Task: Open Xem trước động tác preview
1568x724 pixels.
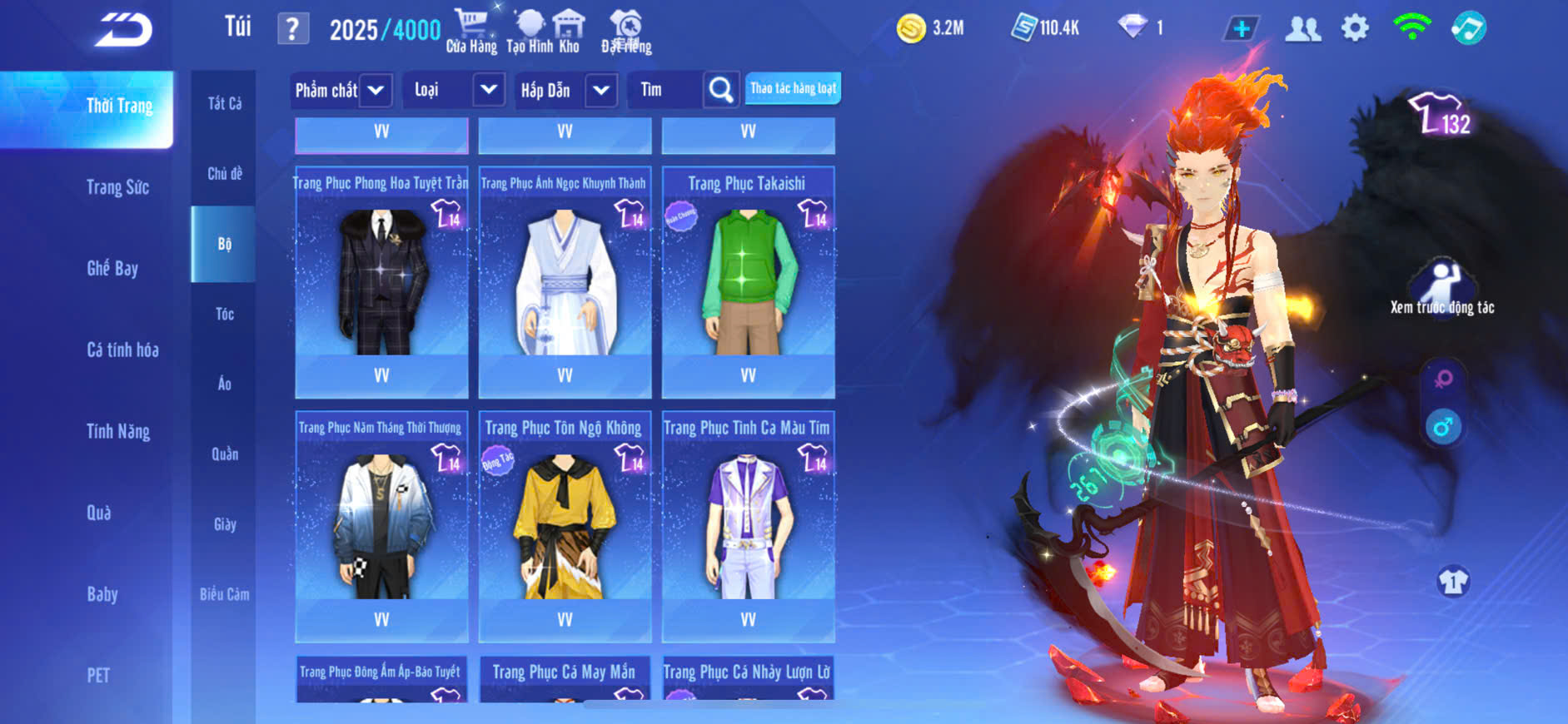Action: [1442, 287]
